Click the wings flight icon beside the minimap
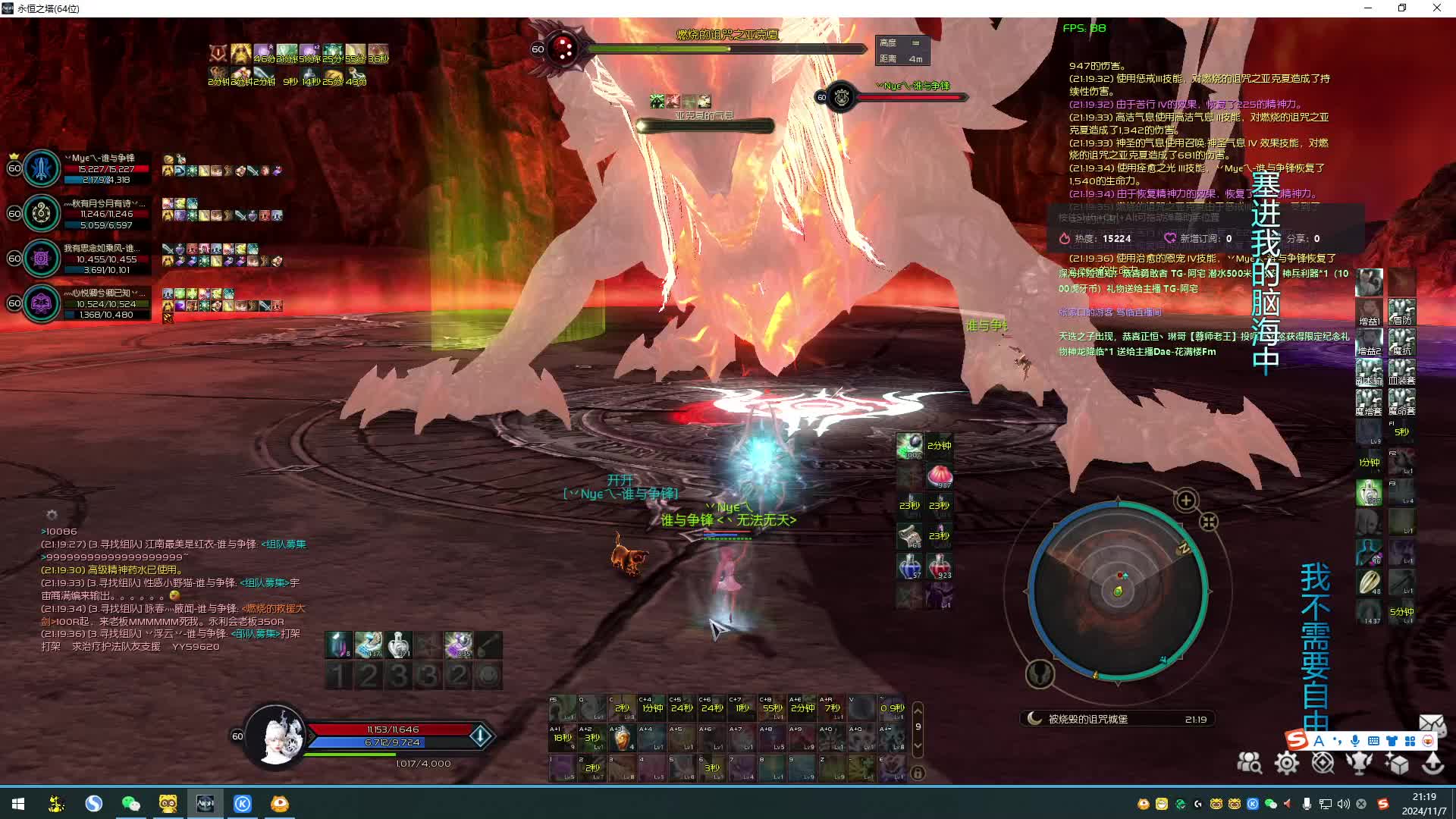Viewport: 1456px width, 819px height. 1040,673
